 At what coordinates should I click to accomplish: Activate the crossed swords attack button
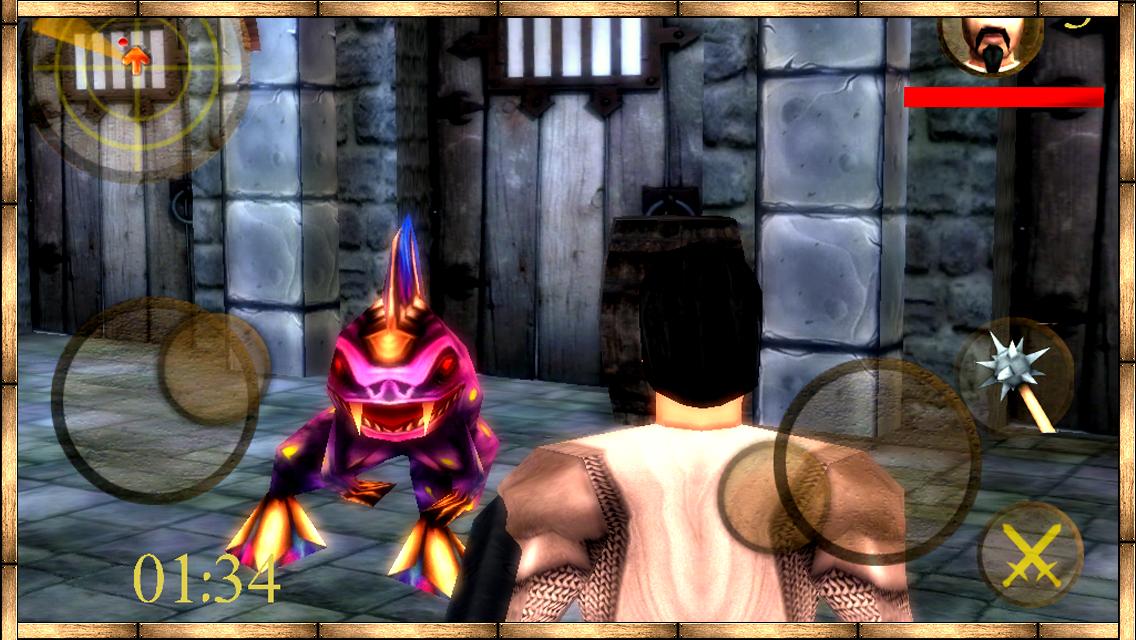coord(1030,554)
